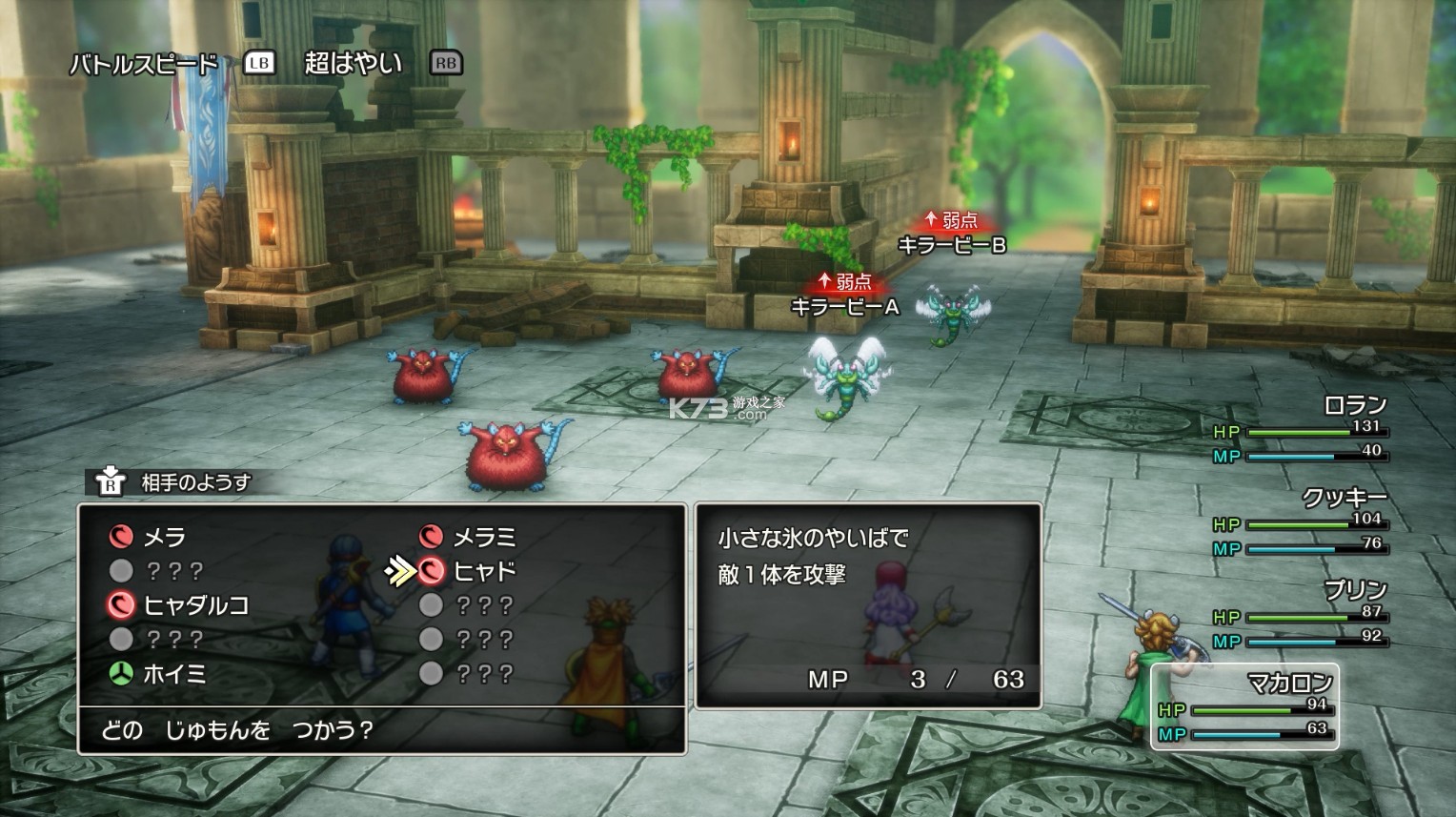This screenshot has height=817, width=1456.
Task: Toggle the 超はやい battle speed setting
Action: click(x=355, y=63)
